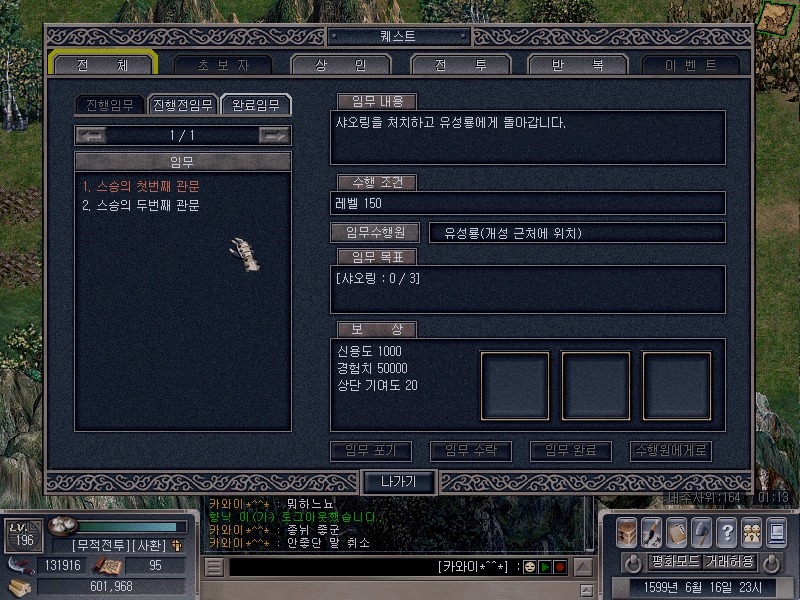Complete the quest with 임무 완료
The image size is (800, 600).
click(570, 451)
